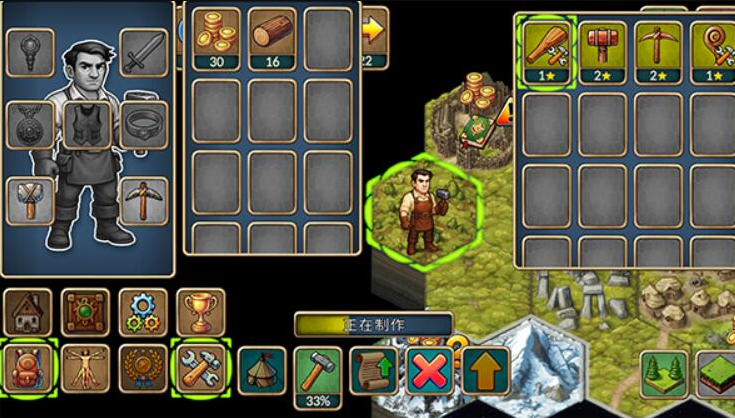Select the tent camp button
The height and width of the screenshot is (418, 735).
click(260, 370)
